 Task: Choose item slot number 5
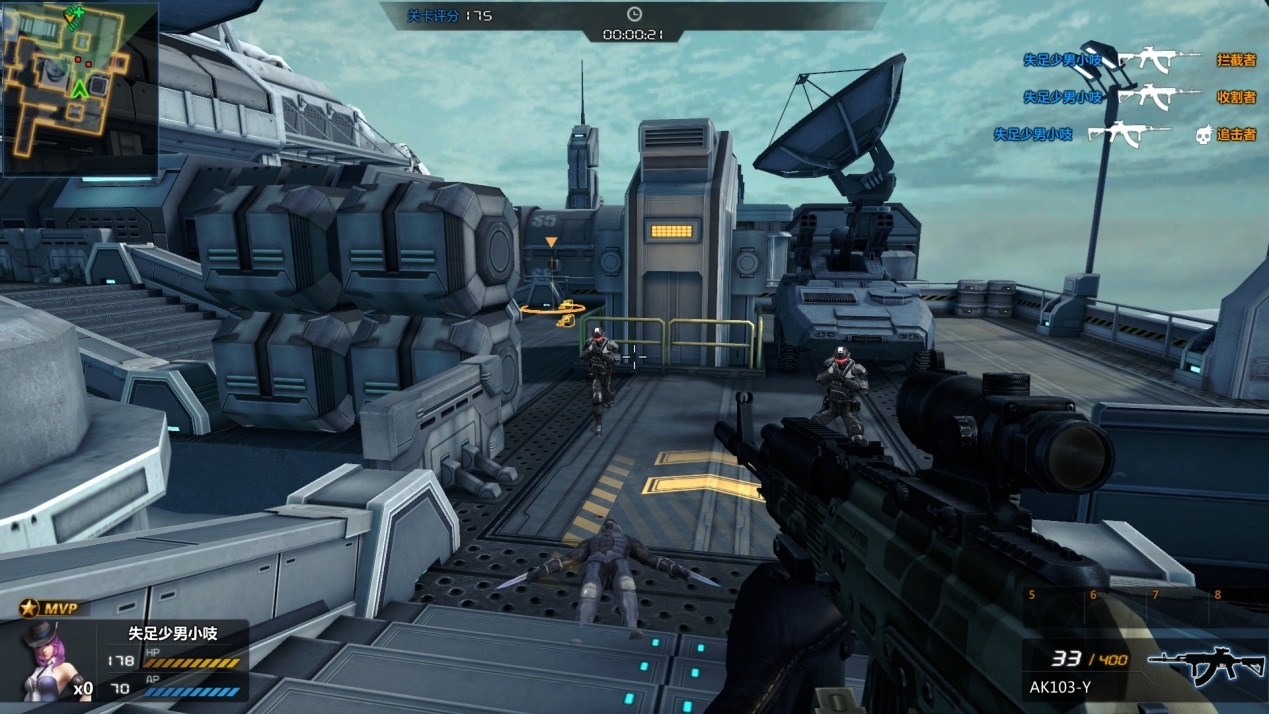pos(1032,595)
